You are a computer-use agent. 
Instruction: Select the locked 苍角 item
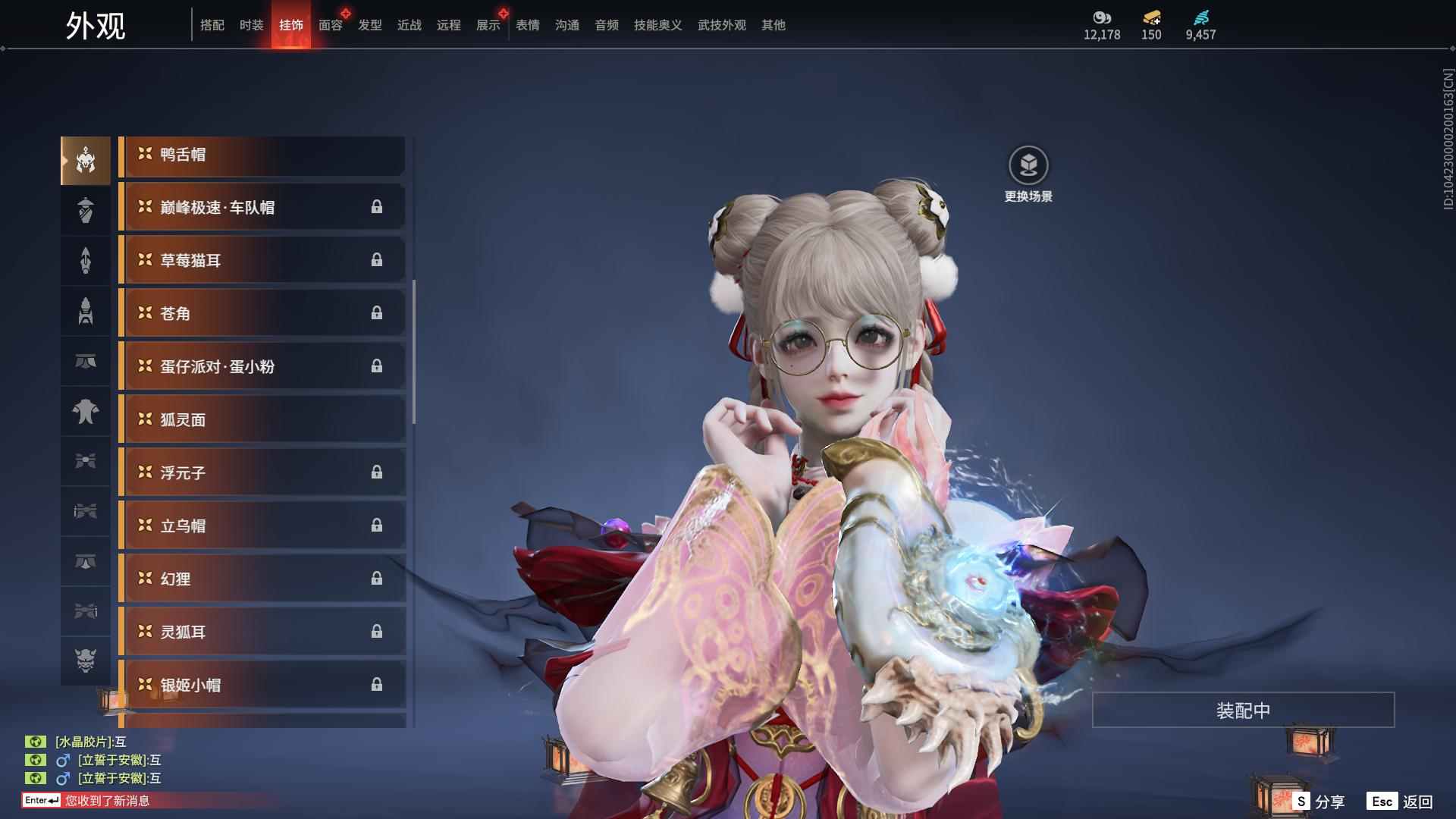[x=262, y=314]
